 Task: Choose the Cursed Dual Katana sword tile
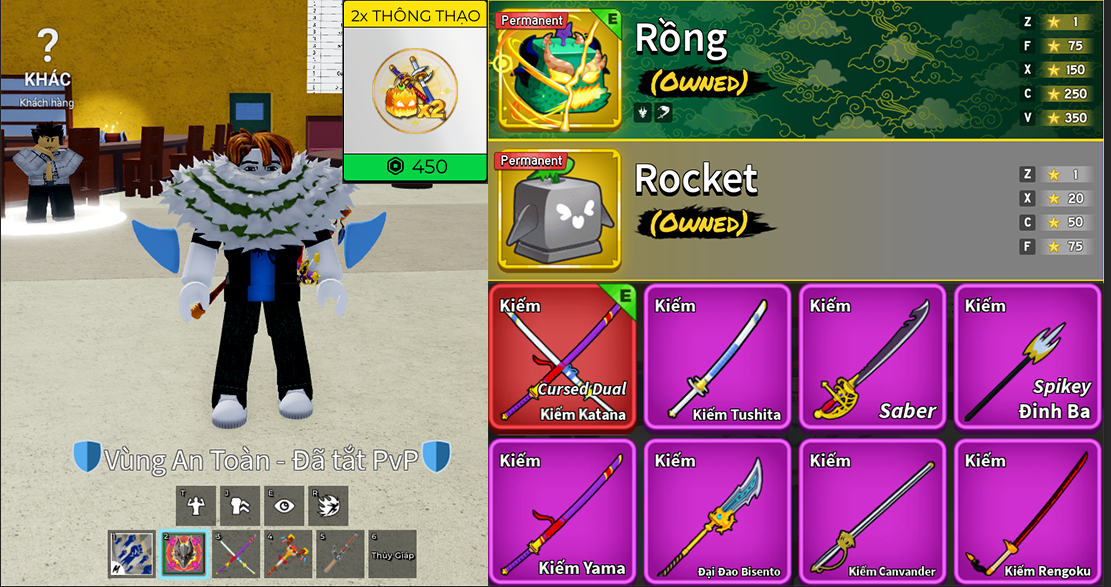click(x=562, y=357)
